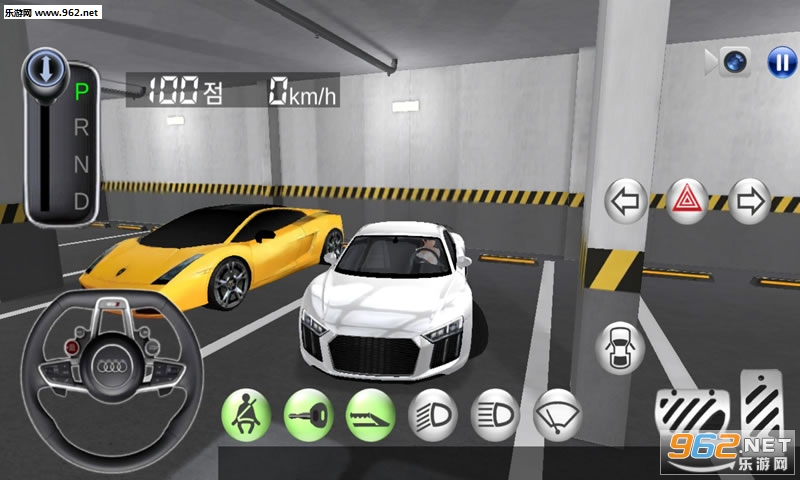Shift gear to R on the selector
Screen dimensions: 800x480
[x=82, y=127]
